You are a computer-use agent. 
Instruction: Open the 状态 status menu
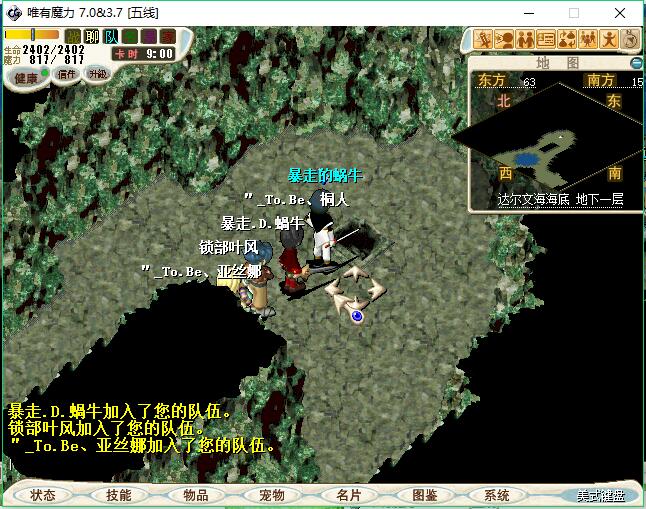point(43,495)
